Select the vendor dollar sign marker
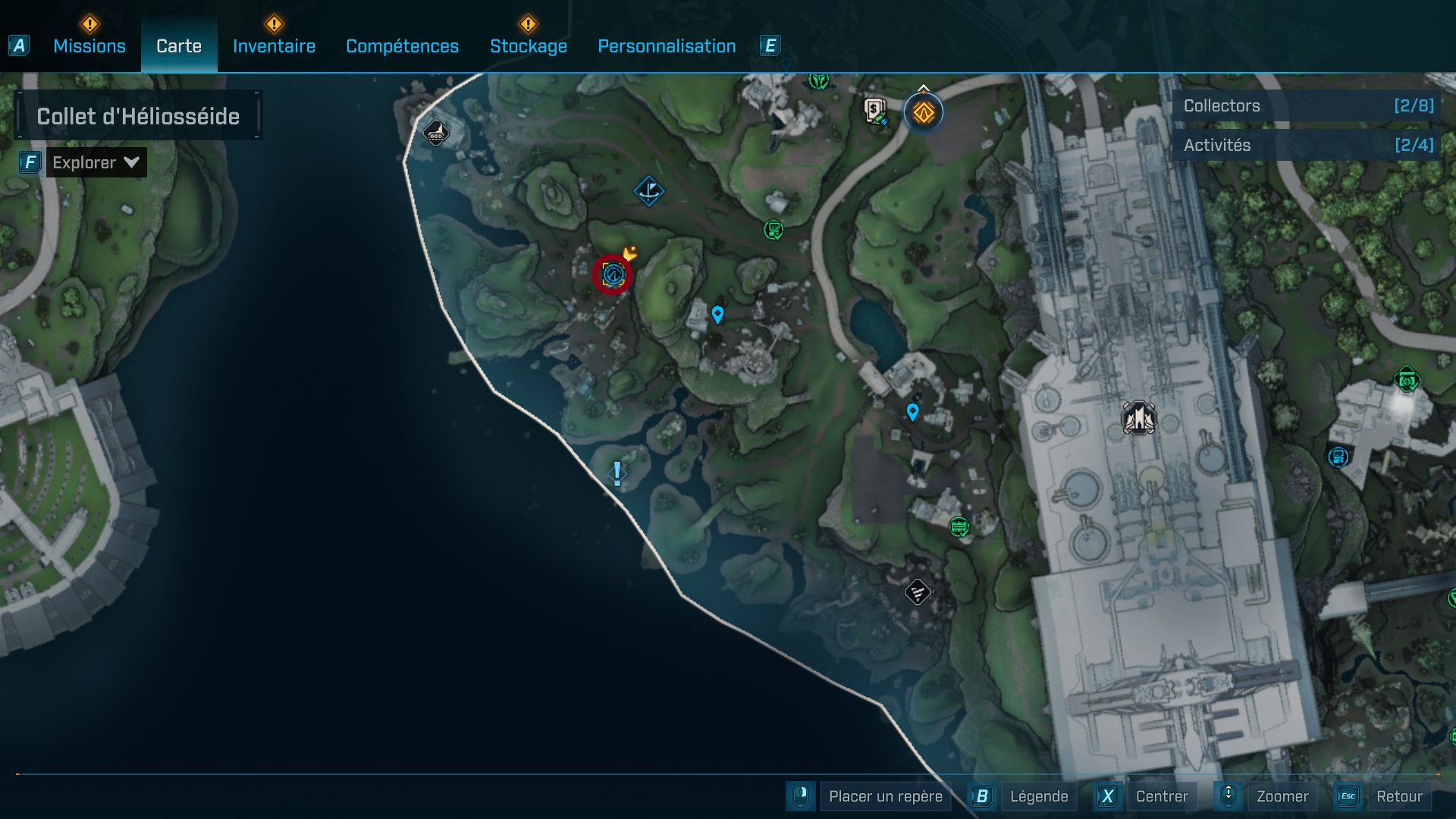Screen dimensions: 1456x819 coord(875,111)
